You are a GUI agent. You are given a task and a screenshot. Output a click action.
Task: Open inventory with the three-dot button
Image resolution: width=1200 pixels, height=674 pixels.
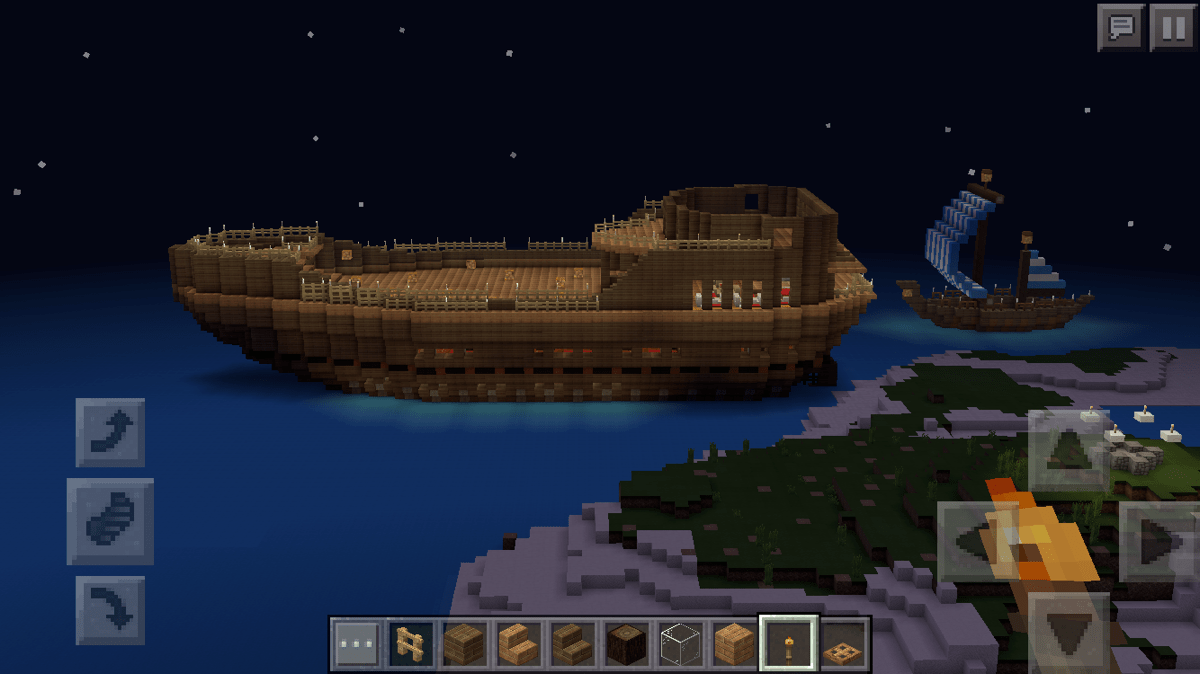click(357, 644)
